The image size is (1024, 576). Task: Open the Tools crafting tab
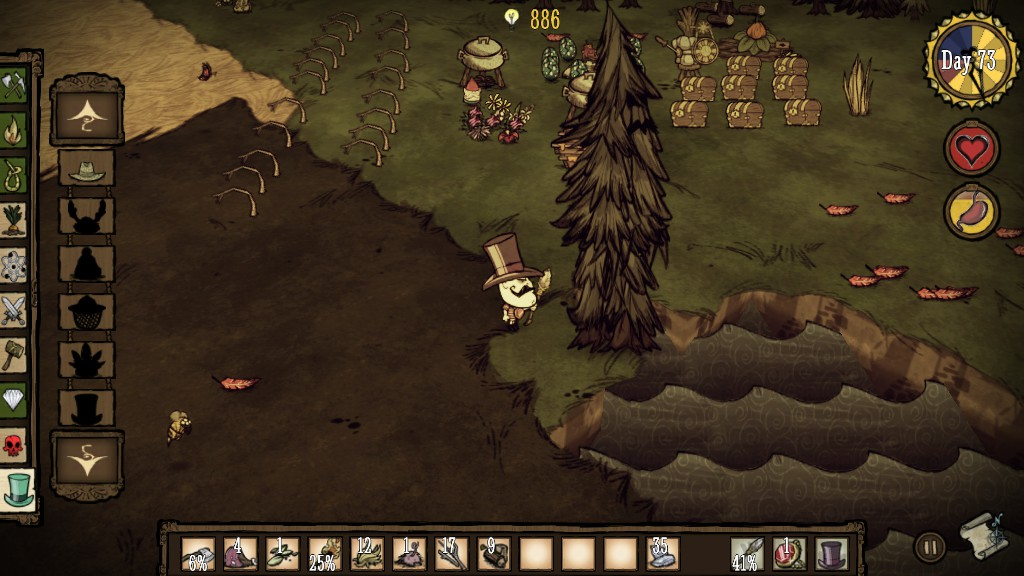click(x=14, y=85)
